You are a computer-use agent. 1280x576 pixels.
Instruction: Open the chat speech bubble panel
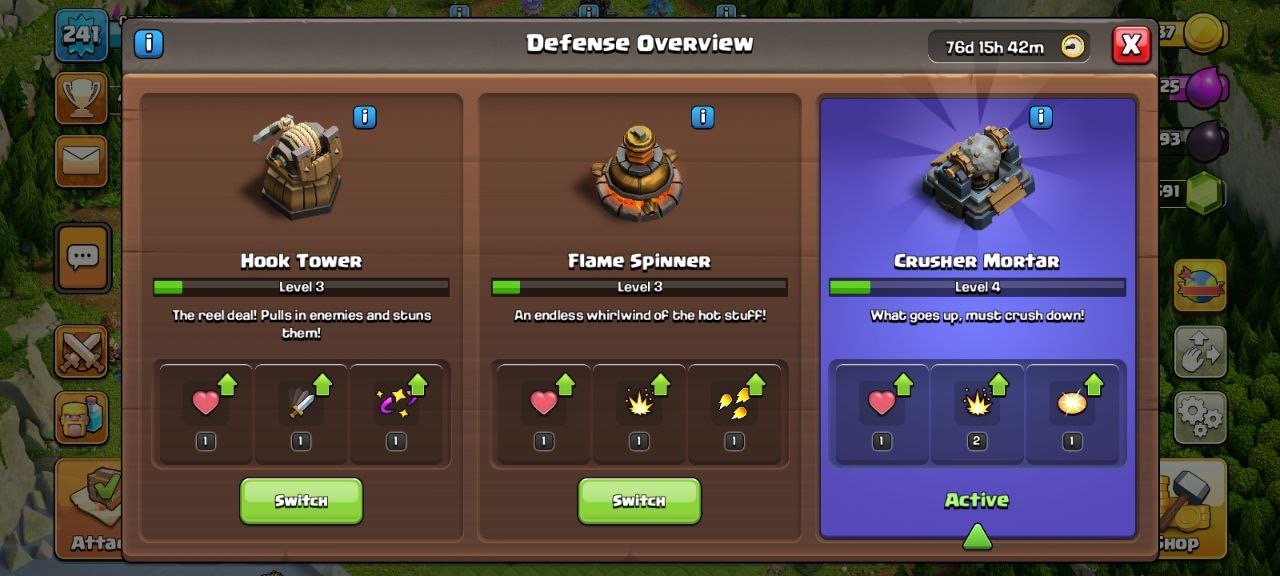[x=82, y=257]
